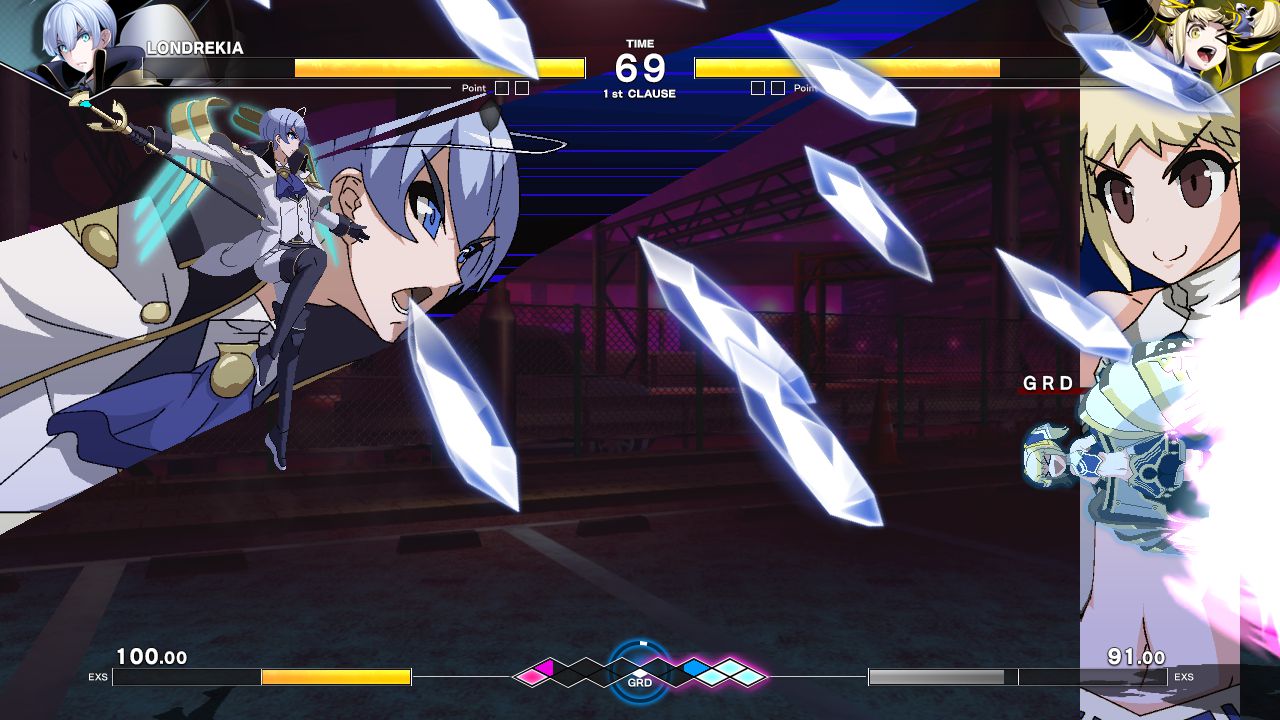Click Londrekia's character portrait
Viewport: 1280px width, 720px height.
[x=73, y=42]
